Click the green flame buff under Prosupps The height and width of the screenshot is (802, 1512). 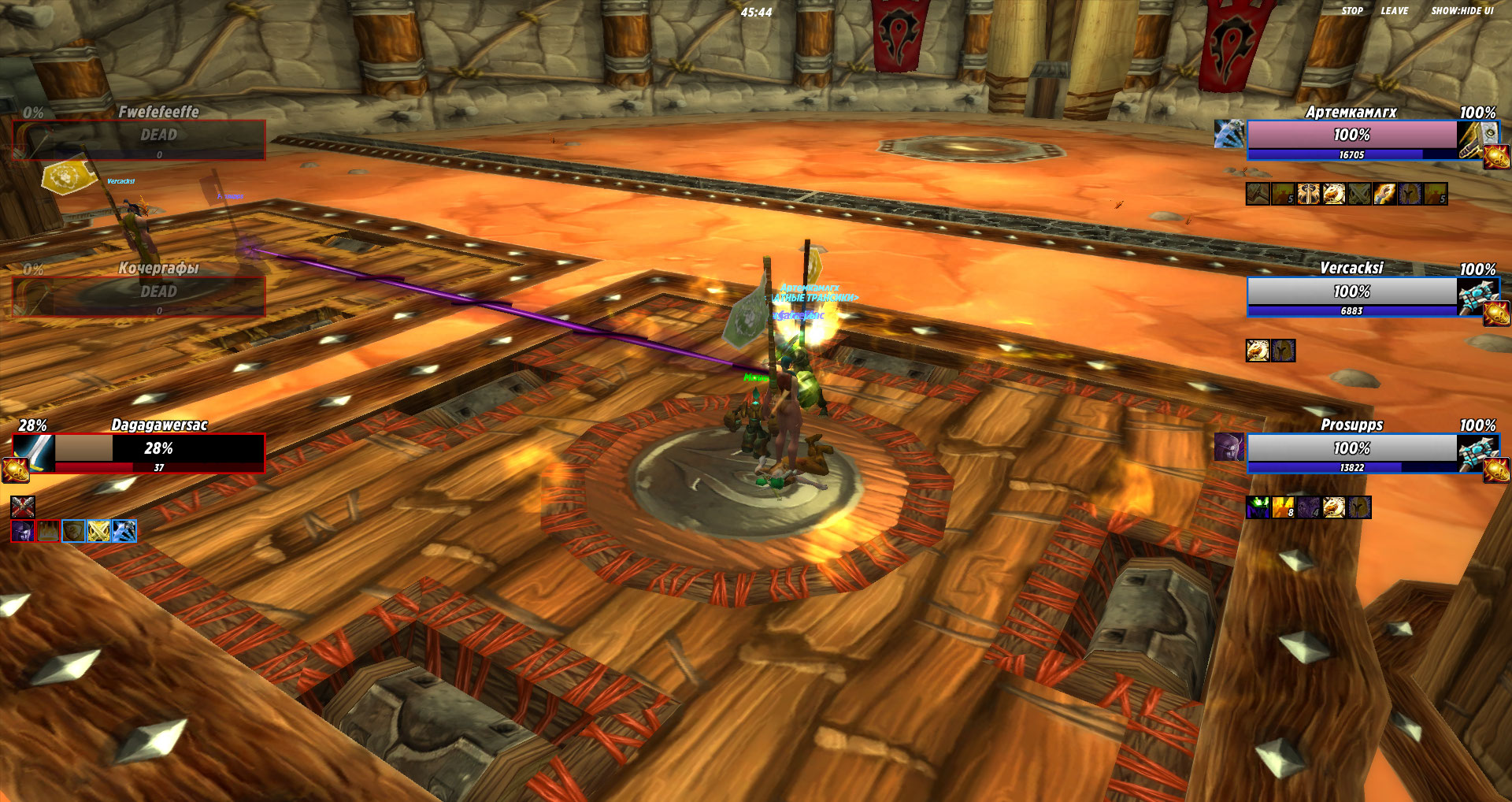(x=1258, y=508)
